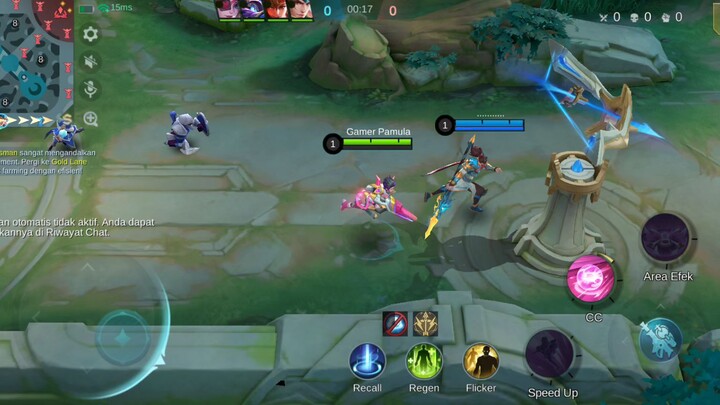This screenshot has height=405, width=720.
Task: Cast the pink CC skill
Action: coord(593,279)
